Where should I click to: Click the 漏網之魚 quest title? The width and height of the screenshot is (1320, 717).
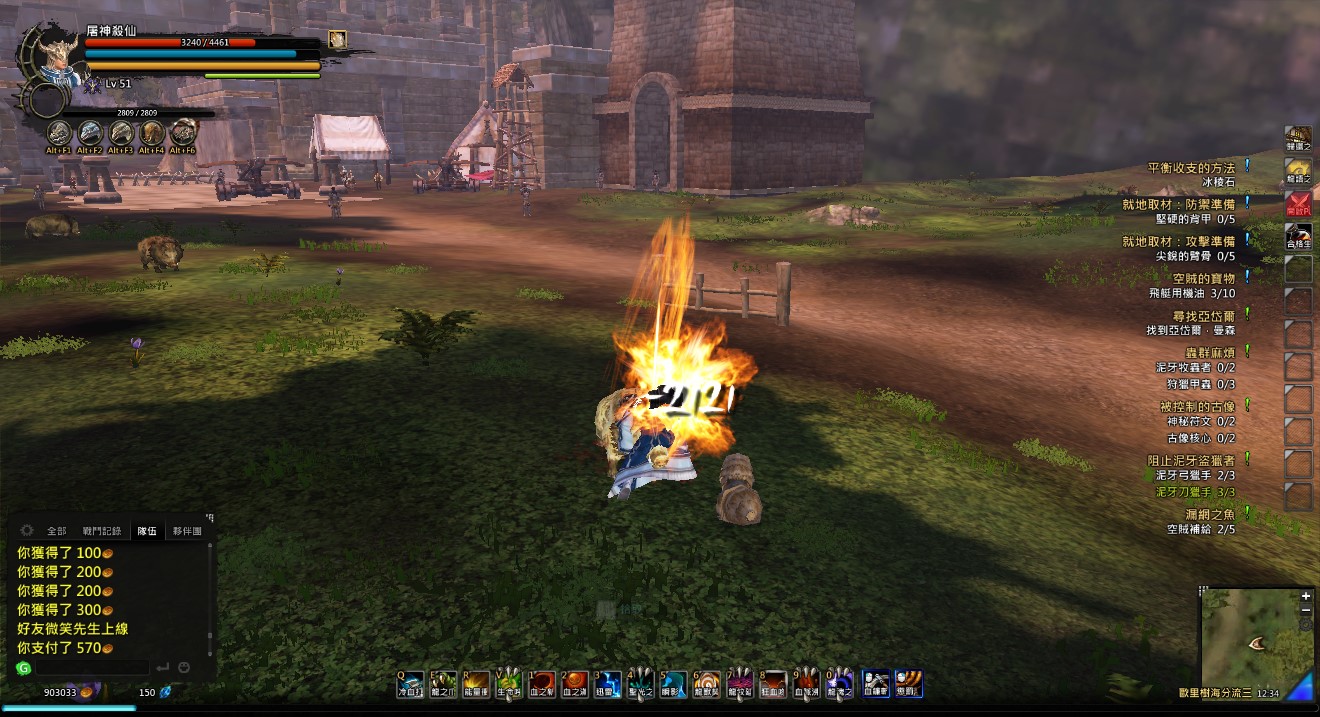(x=1210, y=514)
